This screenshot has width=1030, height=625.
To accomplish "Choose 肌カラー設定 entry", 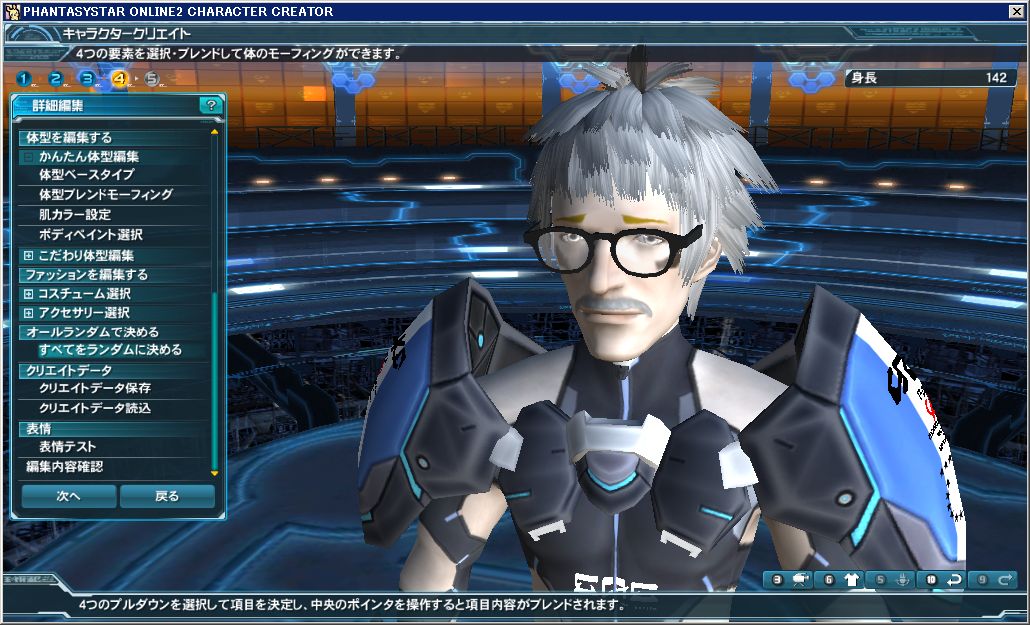I will coord(74,215).
